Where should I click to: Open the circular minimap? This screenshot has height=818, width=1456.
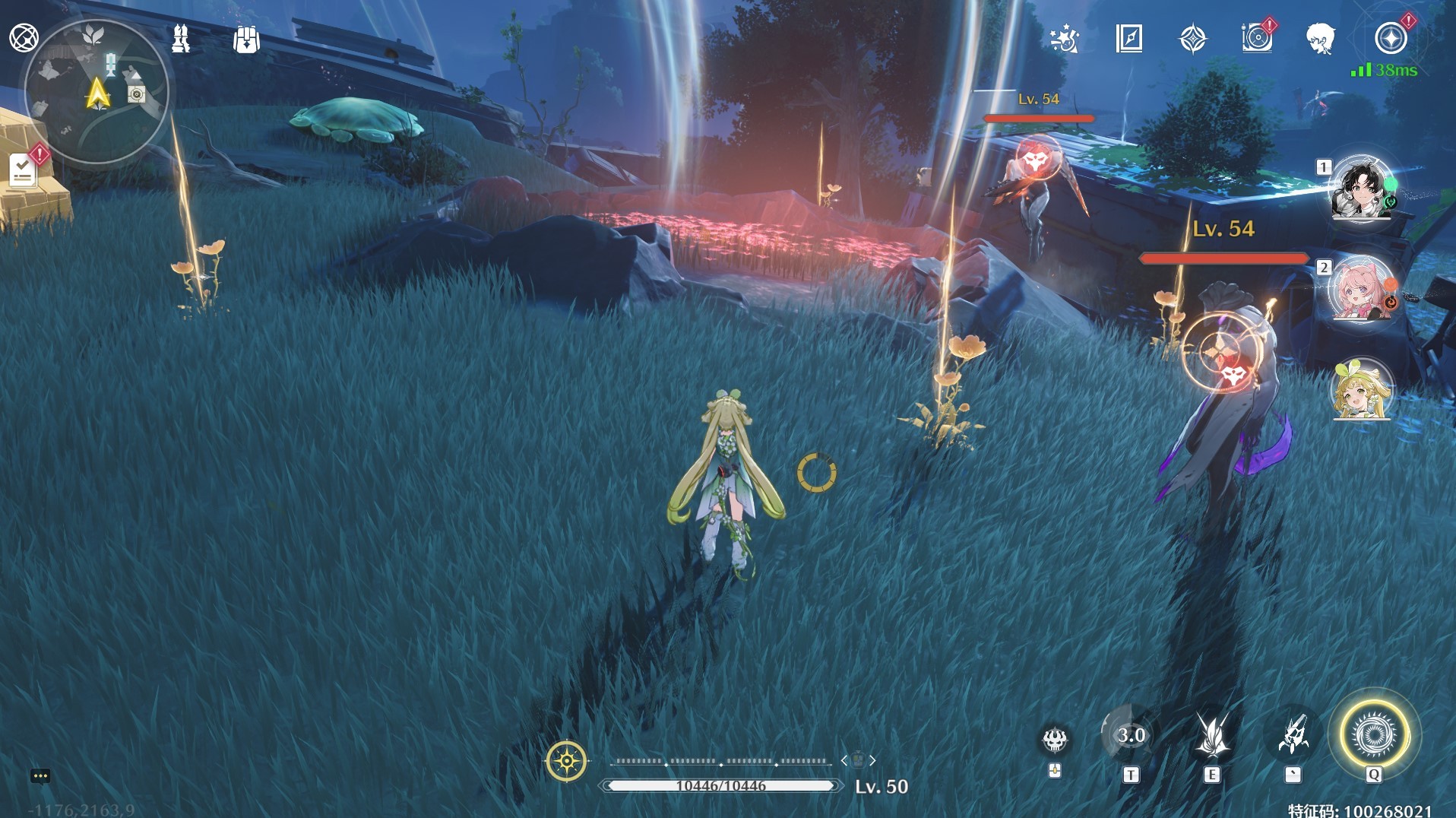[97, 93]
